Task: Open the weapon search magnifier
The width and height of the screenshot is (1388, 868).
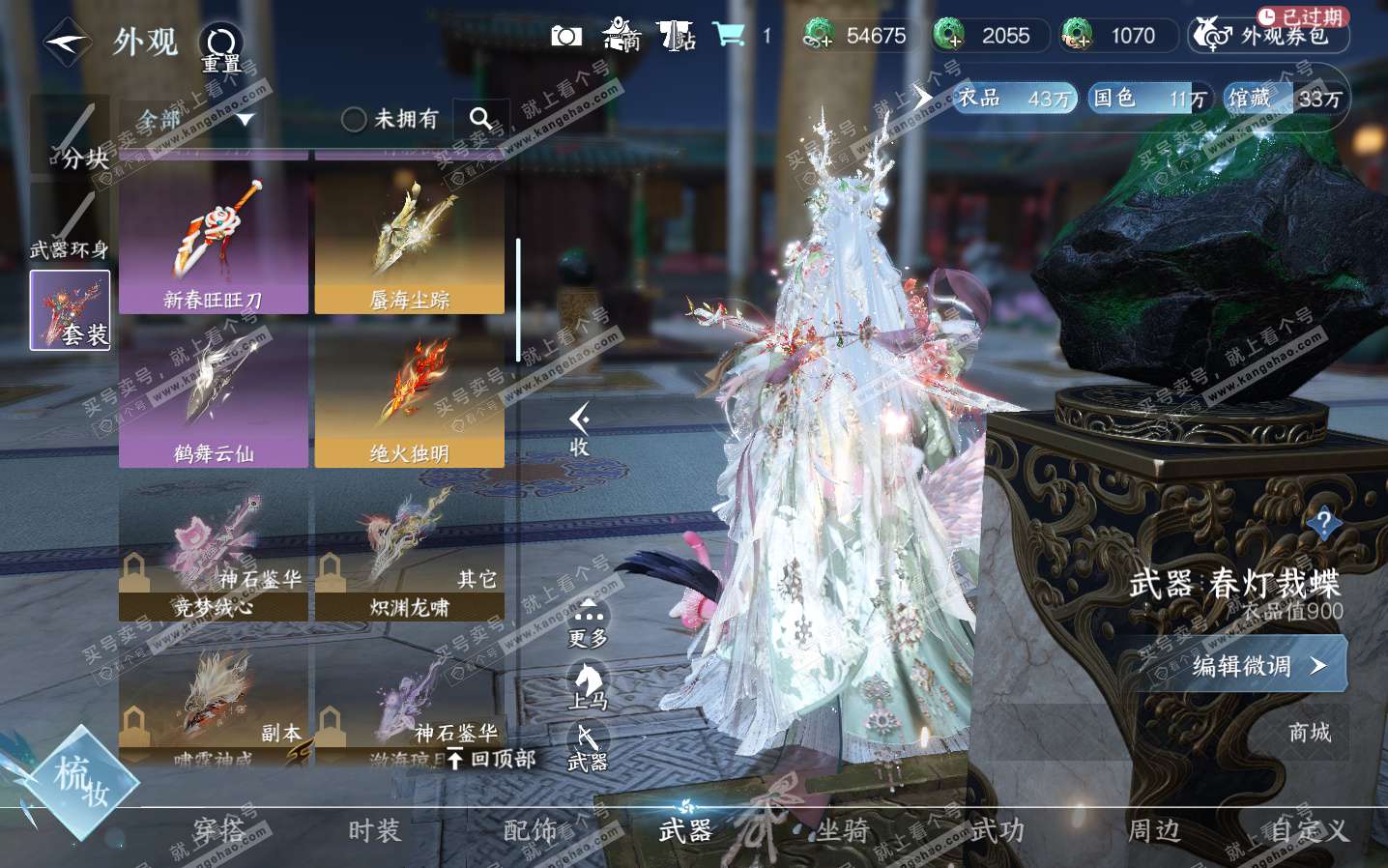Action: tap(480, 119)
